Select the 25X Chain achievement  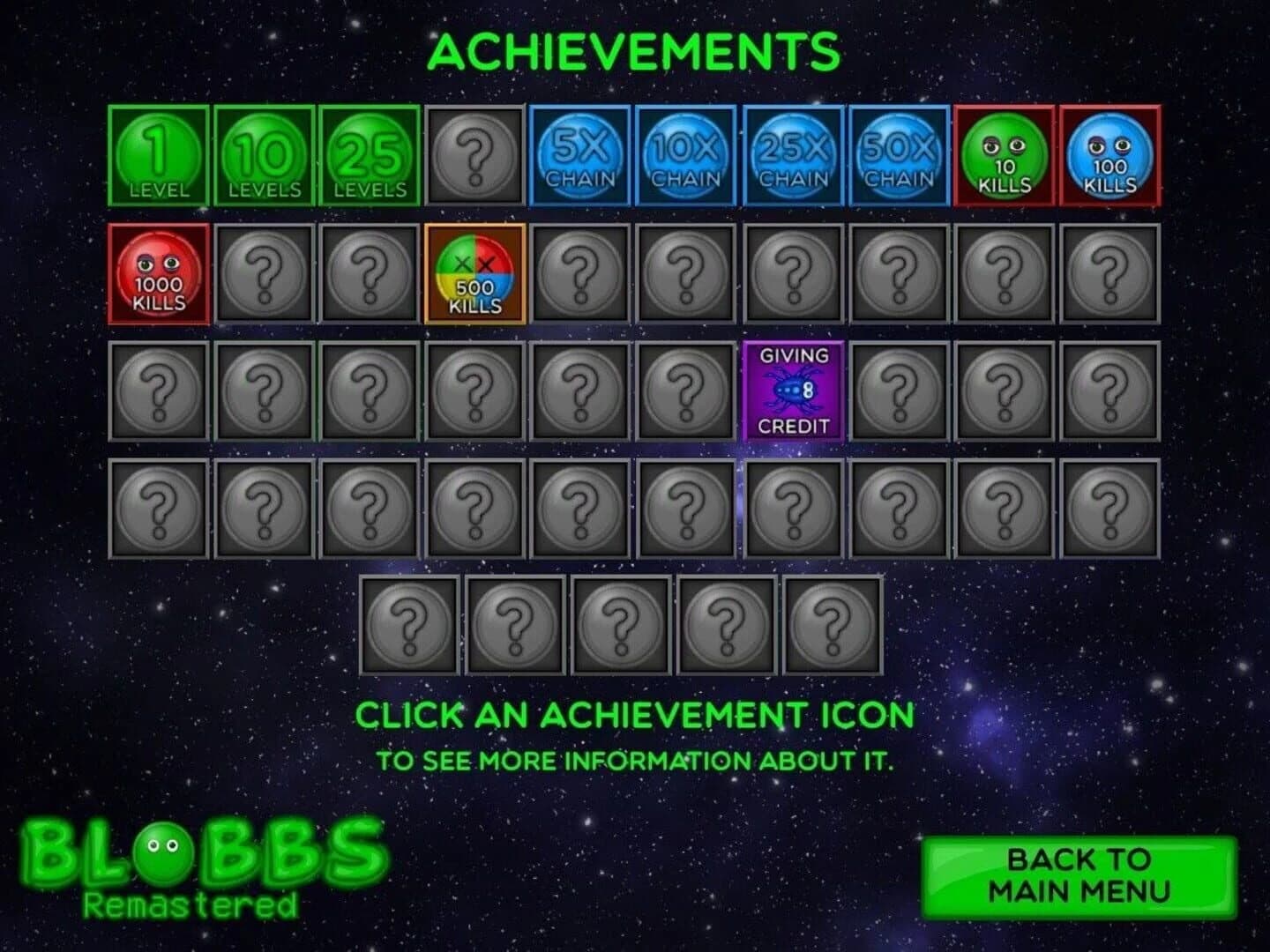pyautogui.click(x=793, y=155)
